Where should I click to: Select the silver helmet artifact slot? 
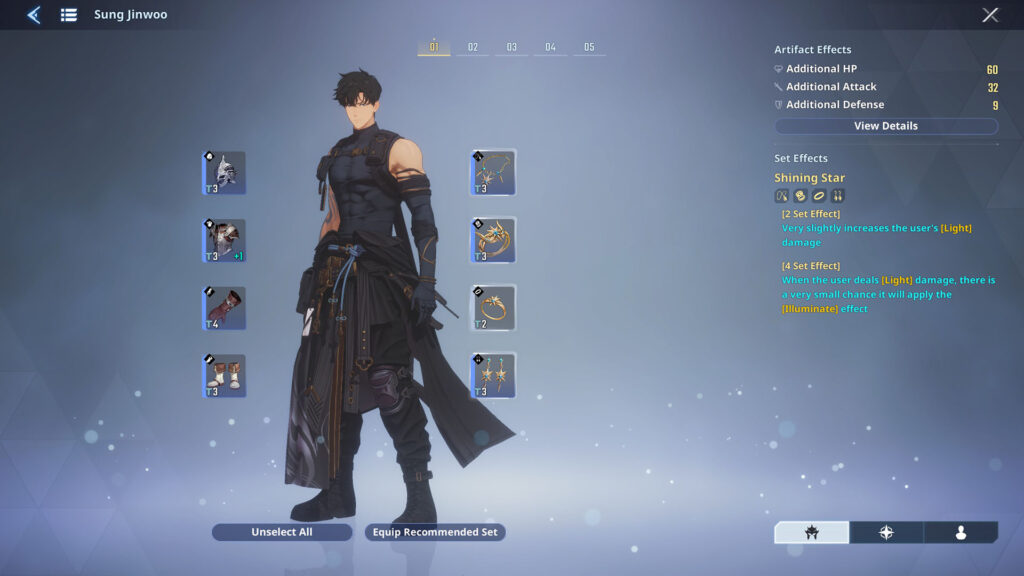pyautogui.click(x=224, y=173)
